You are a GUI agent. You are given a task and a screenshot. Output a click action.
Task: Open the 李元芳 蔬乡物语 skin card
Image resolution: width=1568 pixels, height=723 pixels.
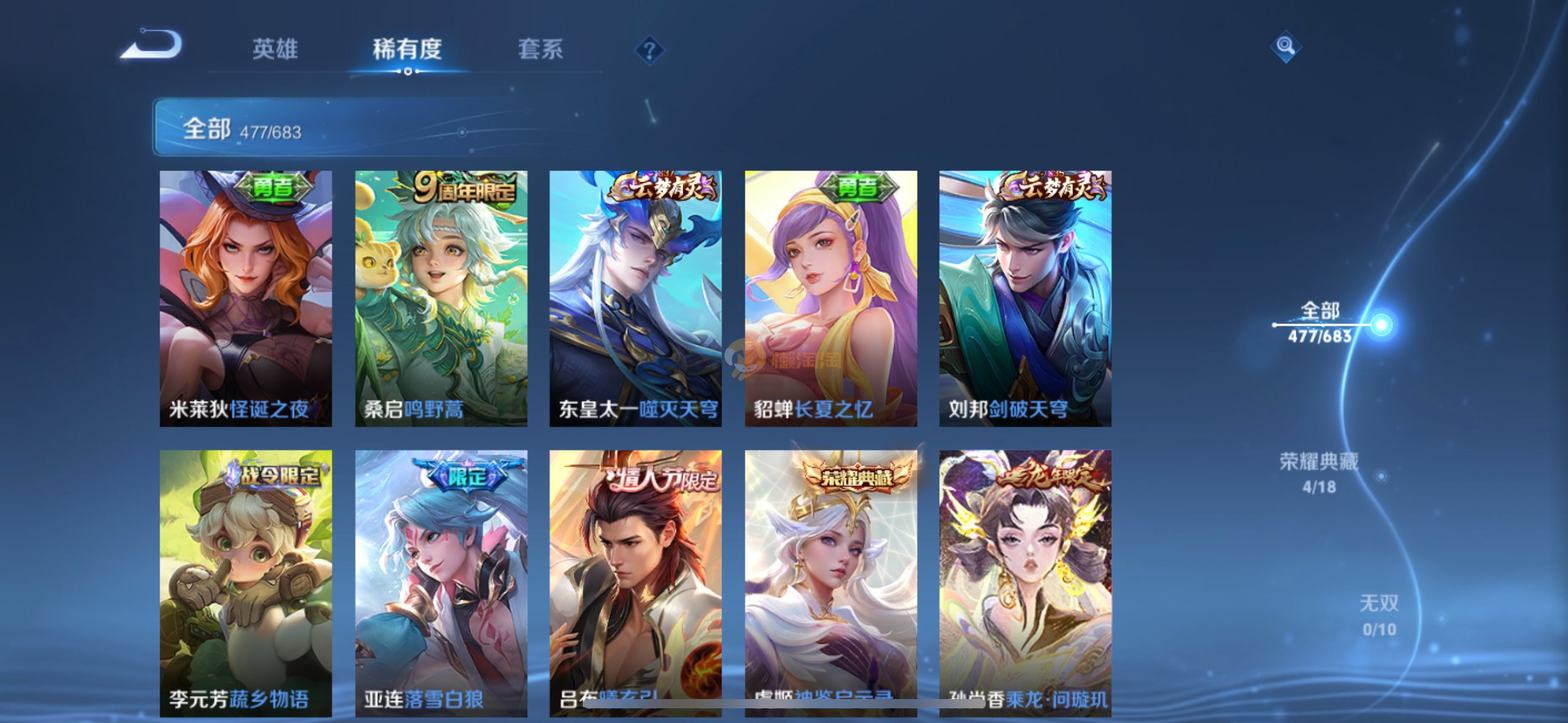coord(245,583)
